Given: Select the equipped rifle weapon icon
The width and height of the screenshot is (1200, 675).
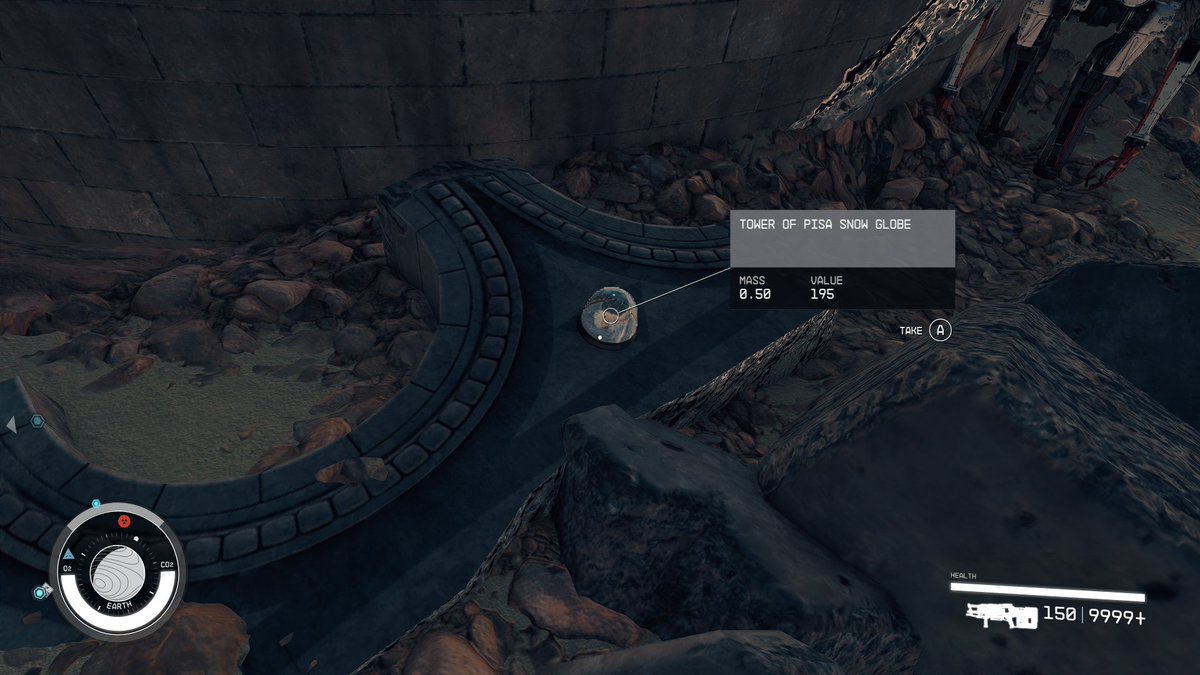Looking at the screenshot, I should click(x=1002, y=616).
